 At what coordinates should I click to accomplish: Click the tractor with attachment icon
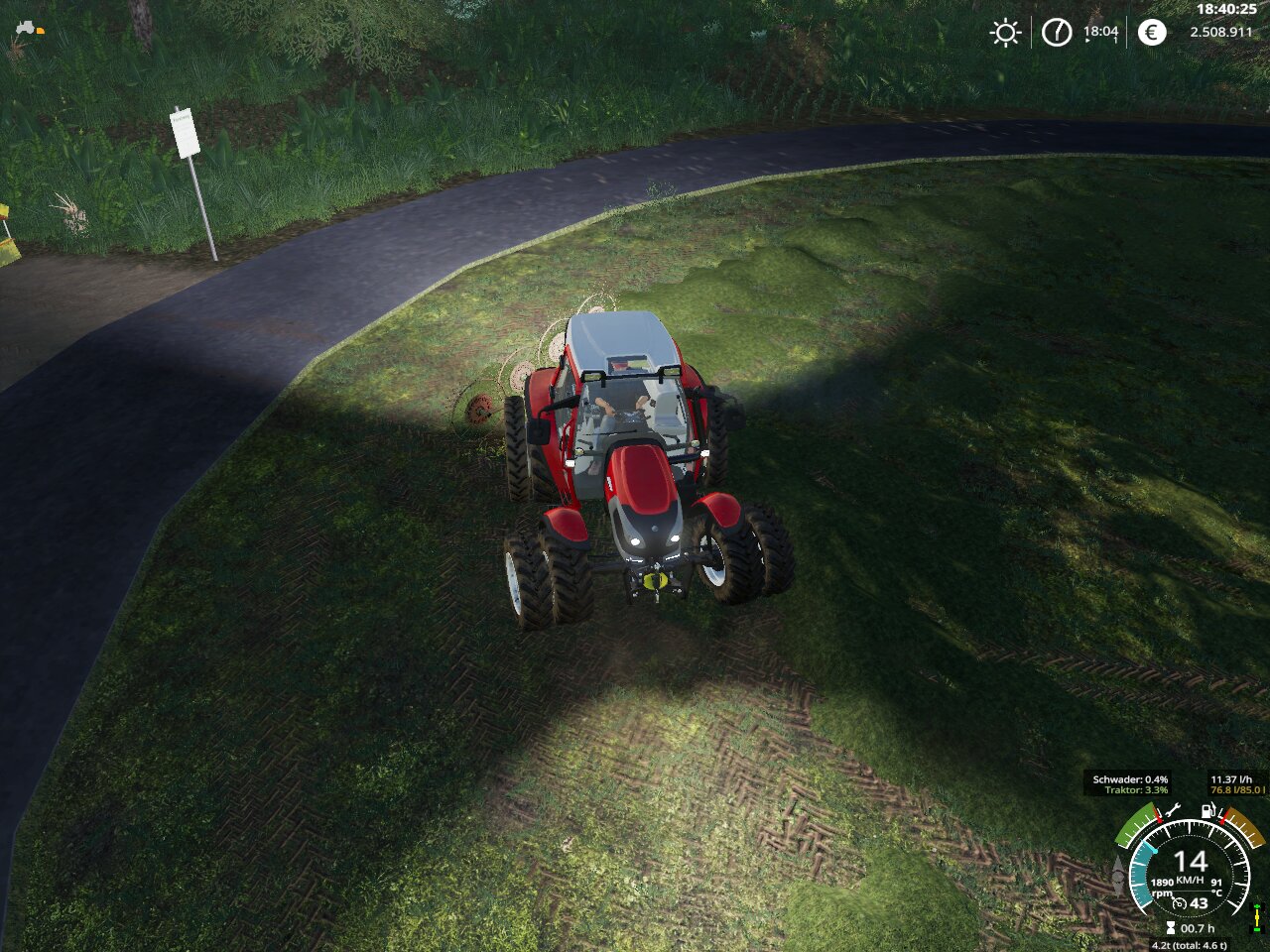point(28,28)
